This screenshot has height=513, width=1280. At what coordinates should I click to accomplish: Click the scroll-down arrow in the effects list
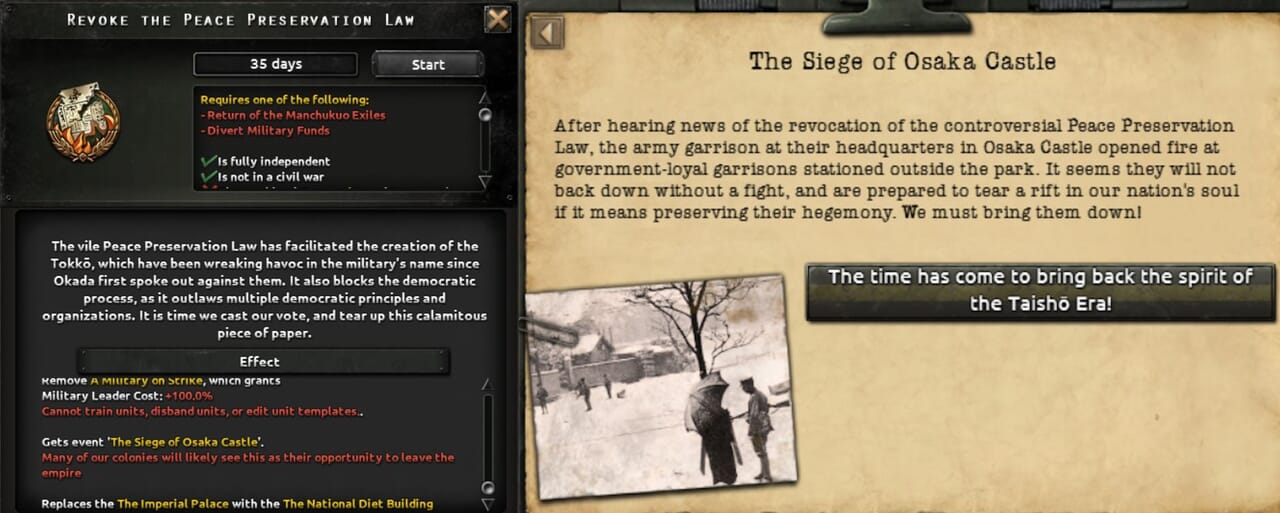pos(488,504)
